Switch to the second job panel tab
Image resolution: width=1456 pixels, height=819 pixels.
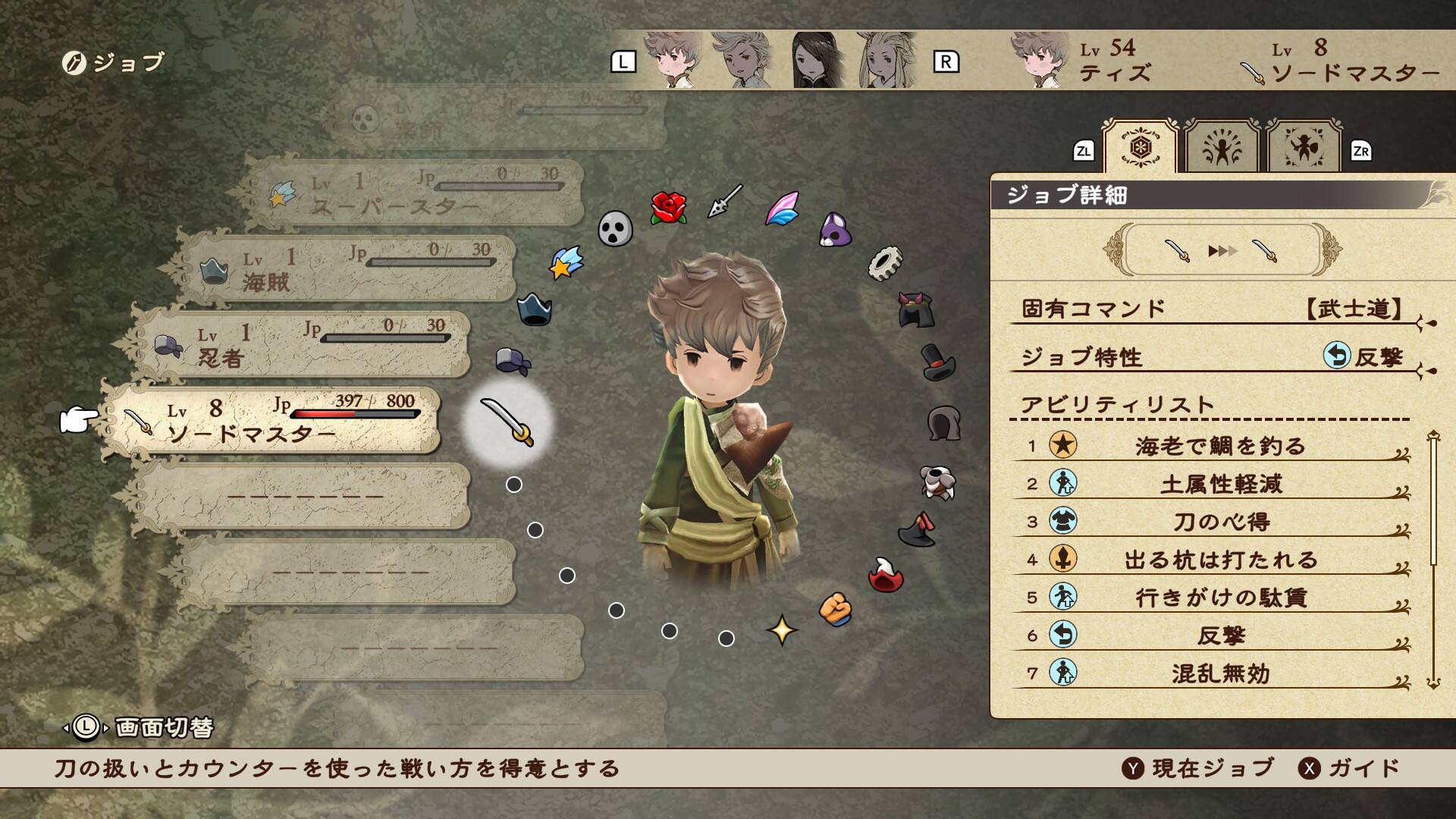coord(1222,149)
